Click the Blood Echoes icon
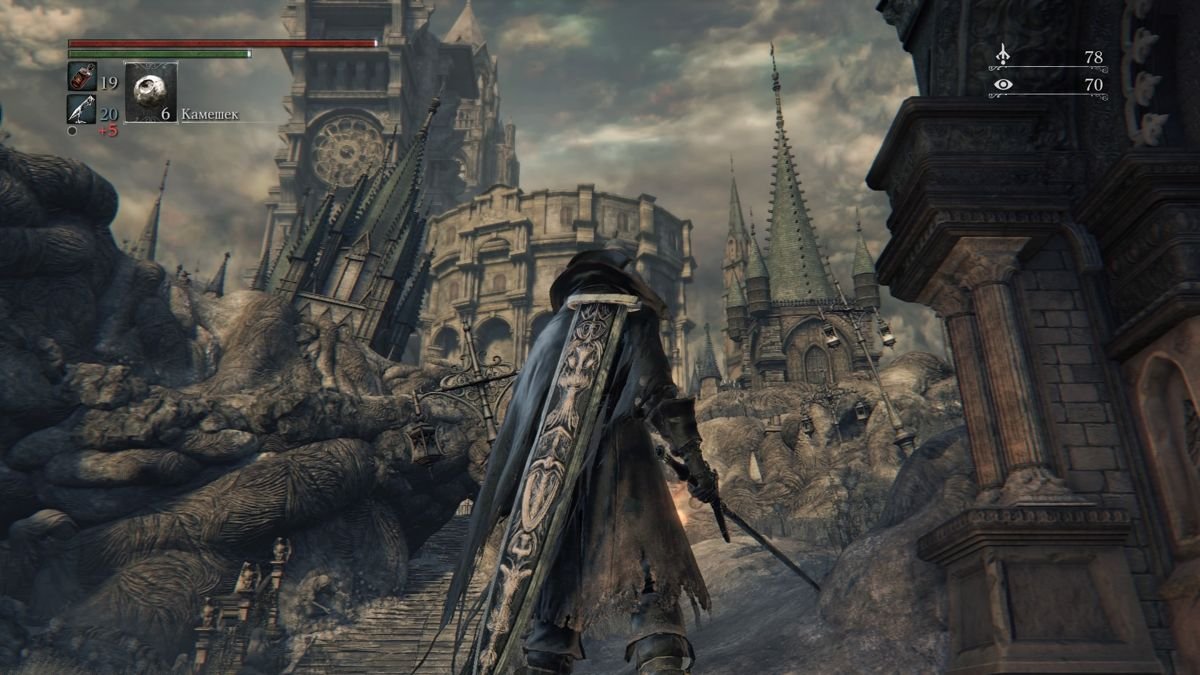 (x=1003, y=56)
